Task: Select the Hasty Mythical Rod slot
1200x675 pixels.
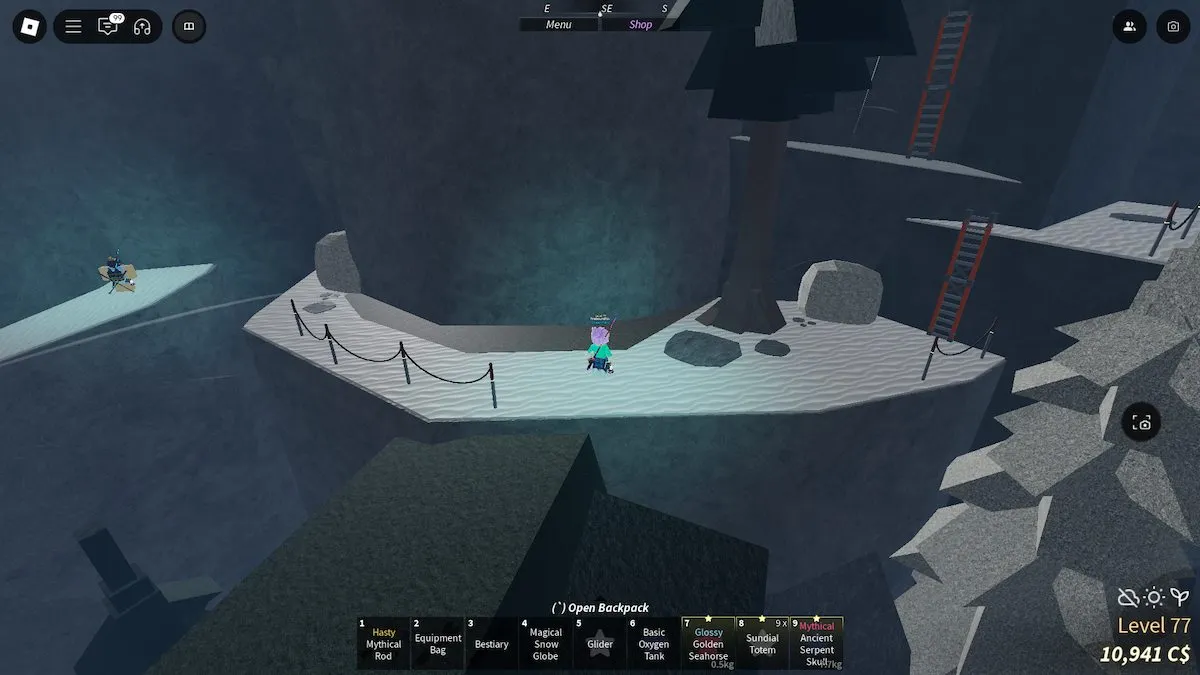Action: [x=383, y=644]
